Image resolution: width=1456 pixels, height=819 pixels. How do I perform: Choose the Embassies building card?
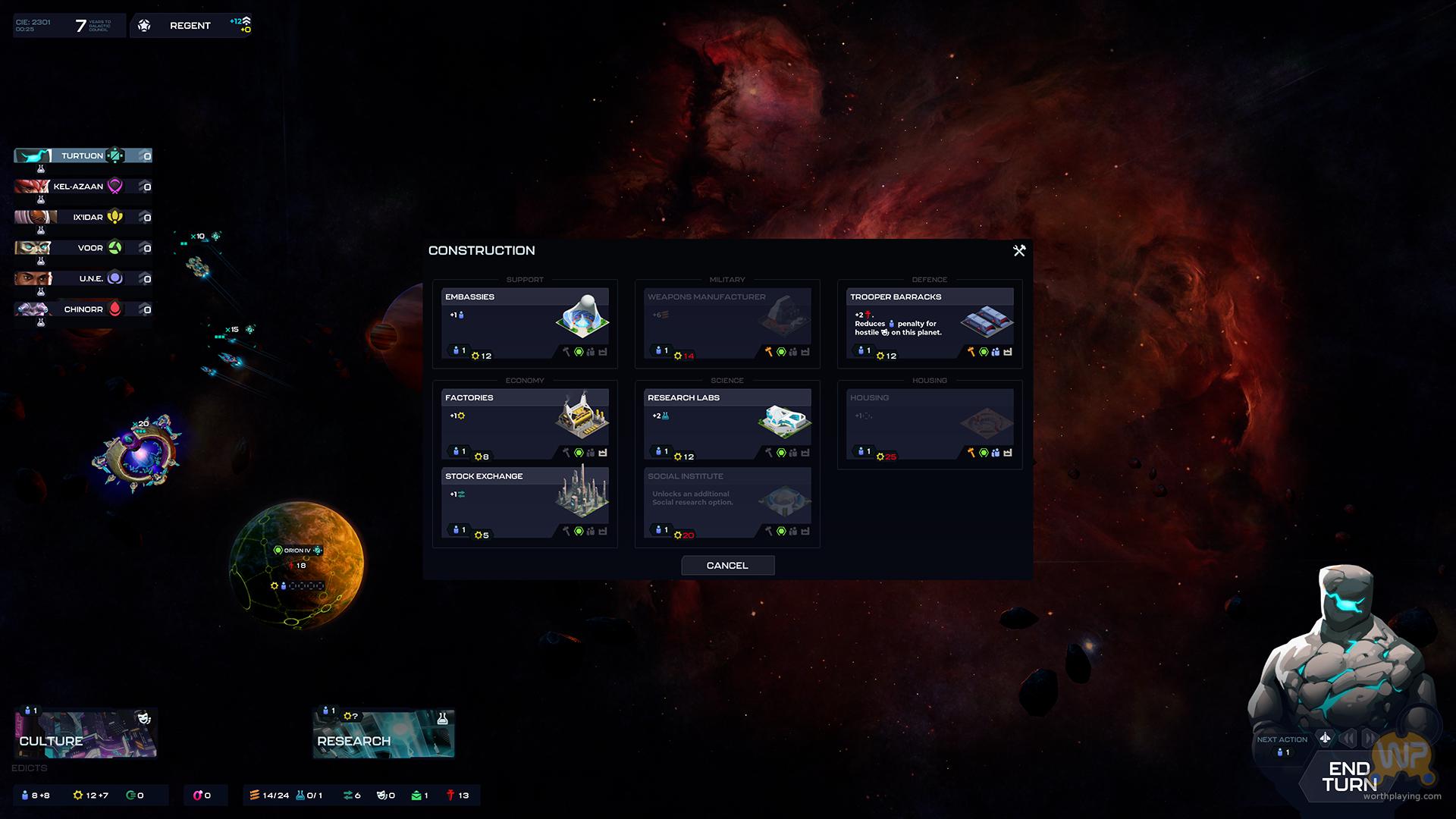[x=525, y=324]
